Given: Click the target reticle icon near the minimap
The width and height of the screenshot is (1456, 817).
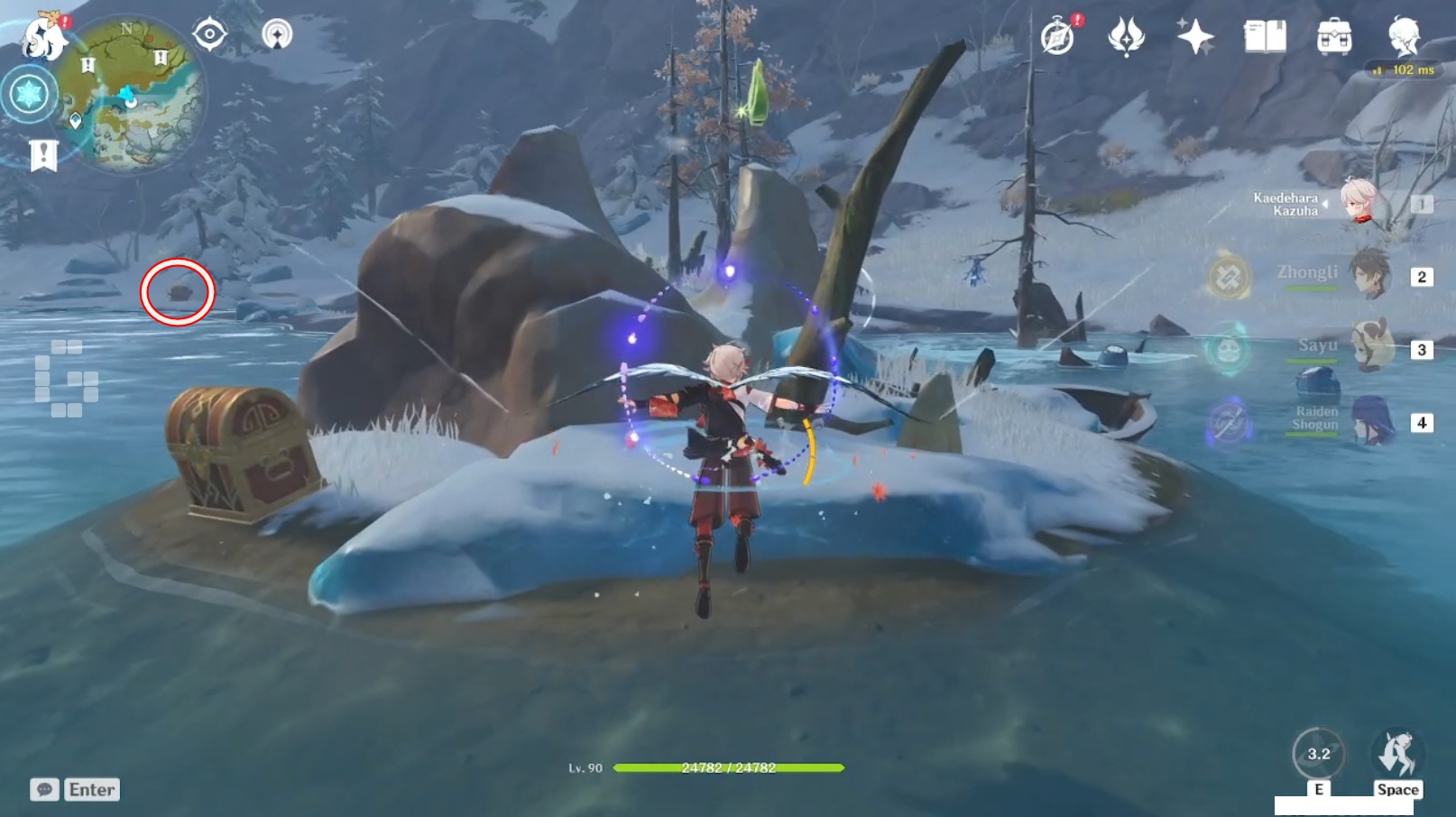Looking at the screenshot, I should [209, 35].
